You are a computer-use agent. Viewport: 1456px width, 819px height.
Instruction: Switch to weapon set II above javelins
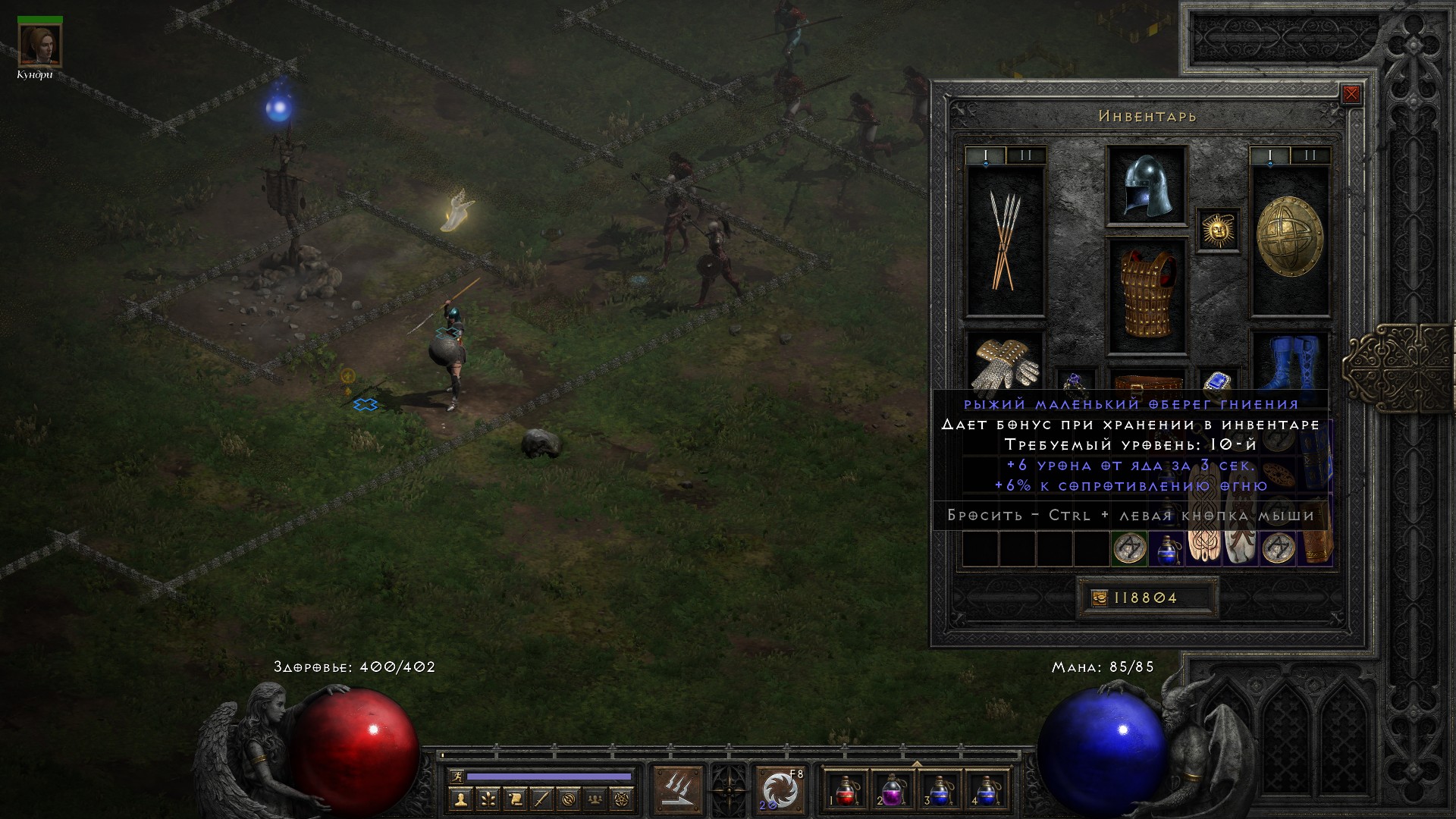pos(1025,156)
